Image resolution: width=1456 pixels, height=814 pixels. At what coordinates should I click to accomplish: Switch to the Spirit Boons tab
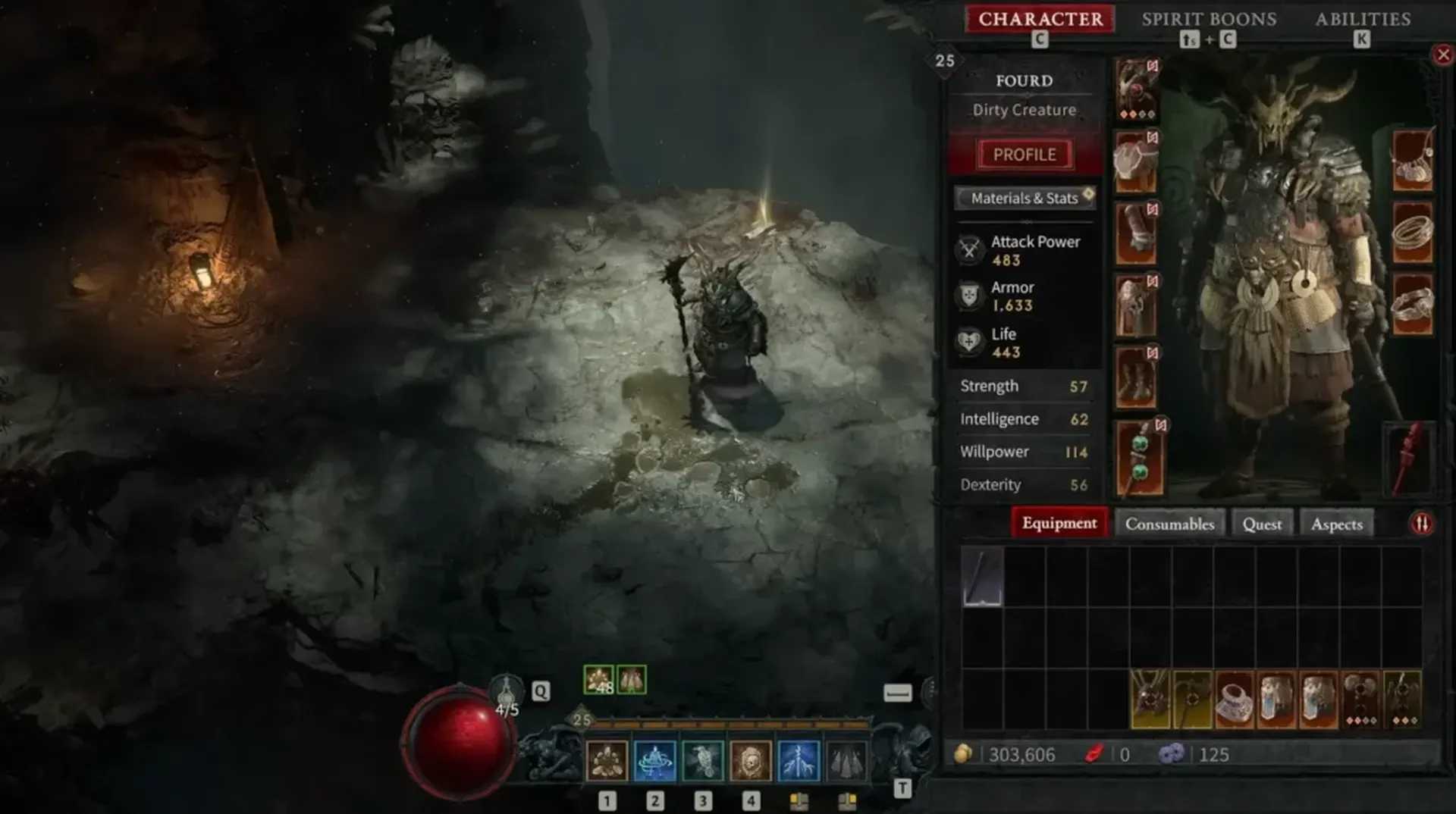click(x=1209, y=19)
